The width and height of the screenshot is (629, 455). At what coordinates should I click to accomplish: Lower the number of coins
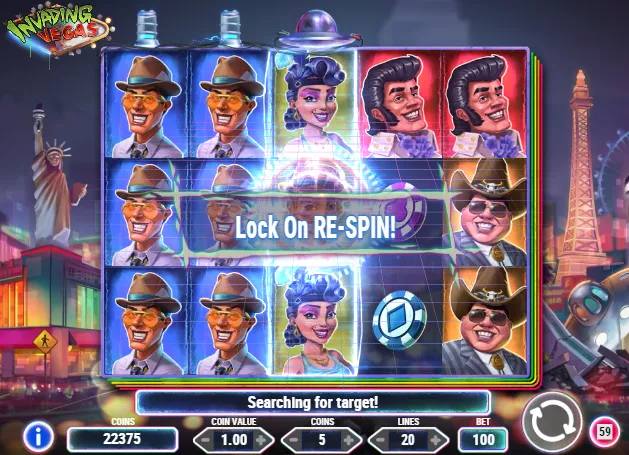tap(295, 439)
